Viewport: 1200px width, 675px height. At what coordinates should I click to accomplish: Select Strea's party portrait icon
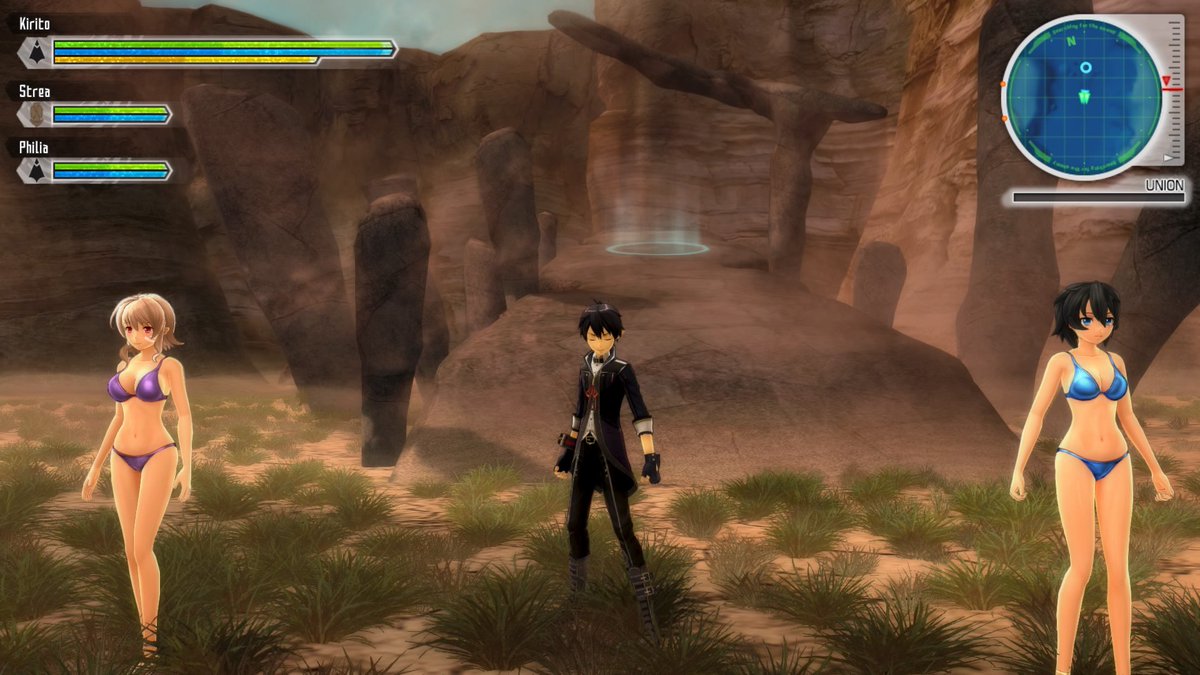pos(35,114)
